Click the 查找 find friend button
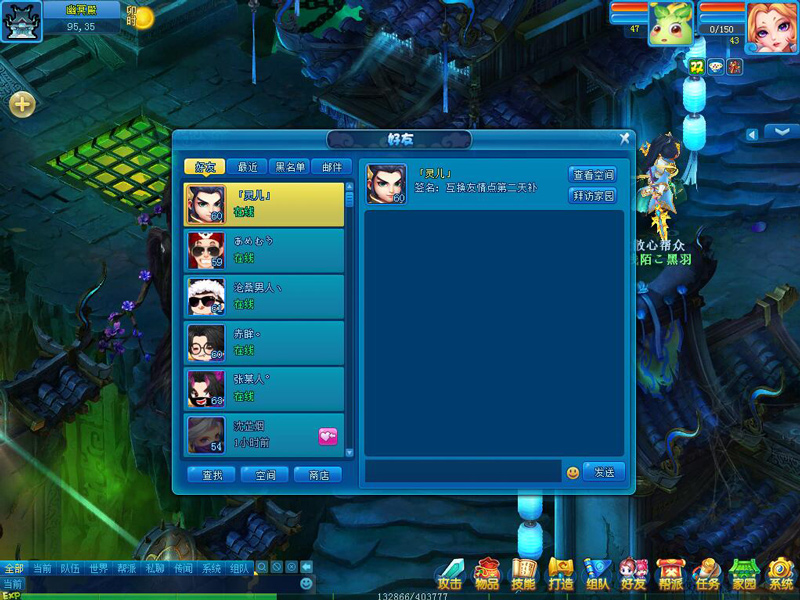The height and width of the screenshot is (600, 800). pyautogui.click(x=212, y=475)
